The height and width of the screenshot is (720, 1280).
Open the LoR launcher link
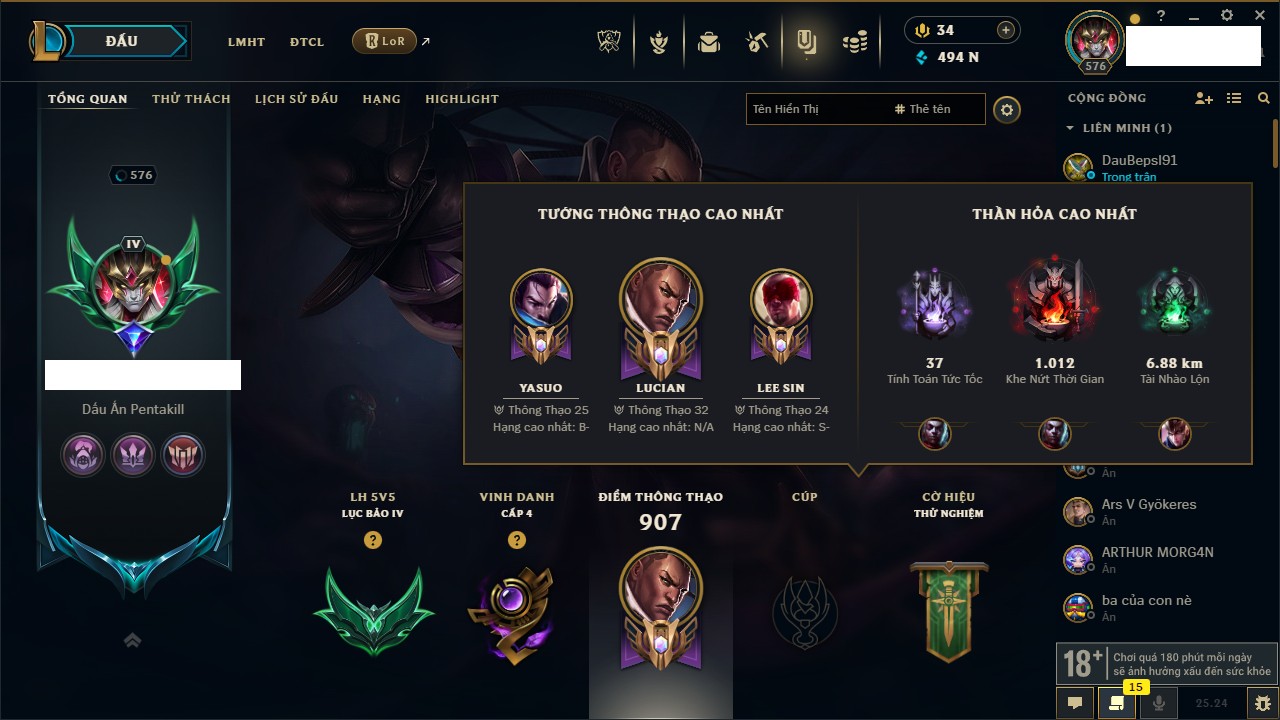pyautogui.click(x=385, y=41)
